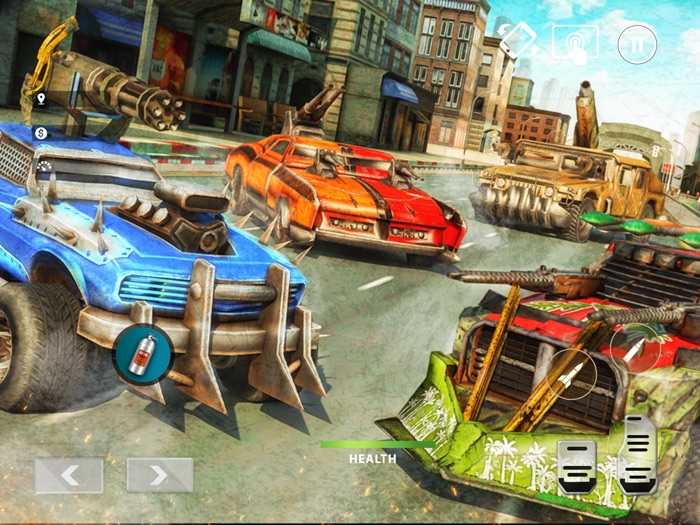Image resolution: width=700 pixels, height=525 pixels.
Task: Pause the game with the pause button
Action: [x=637, y=44]
